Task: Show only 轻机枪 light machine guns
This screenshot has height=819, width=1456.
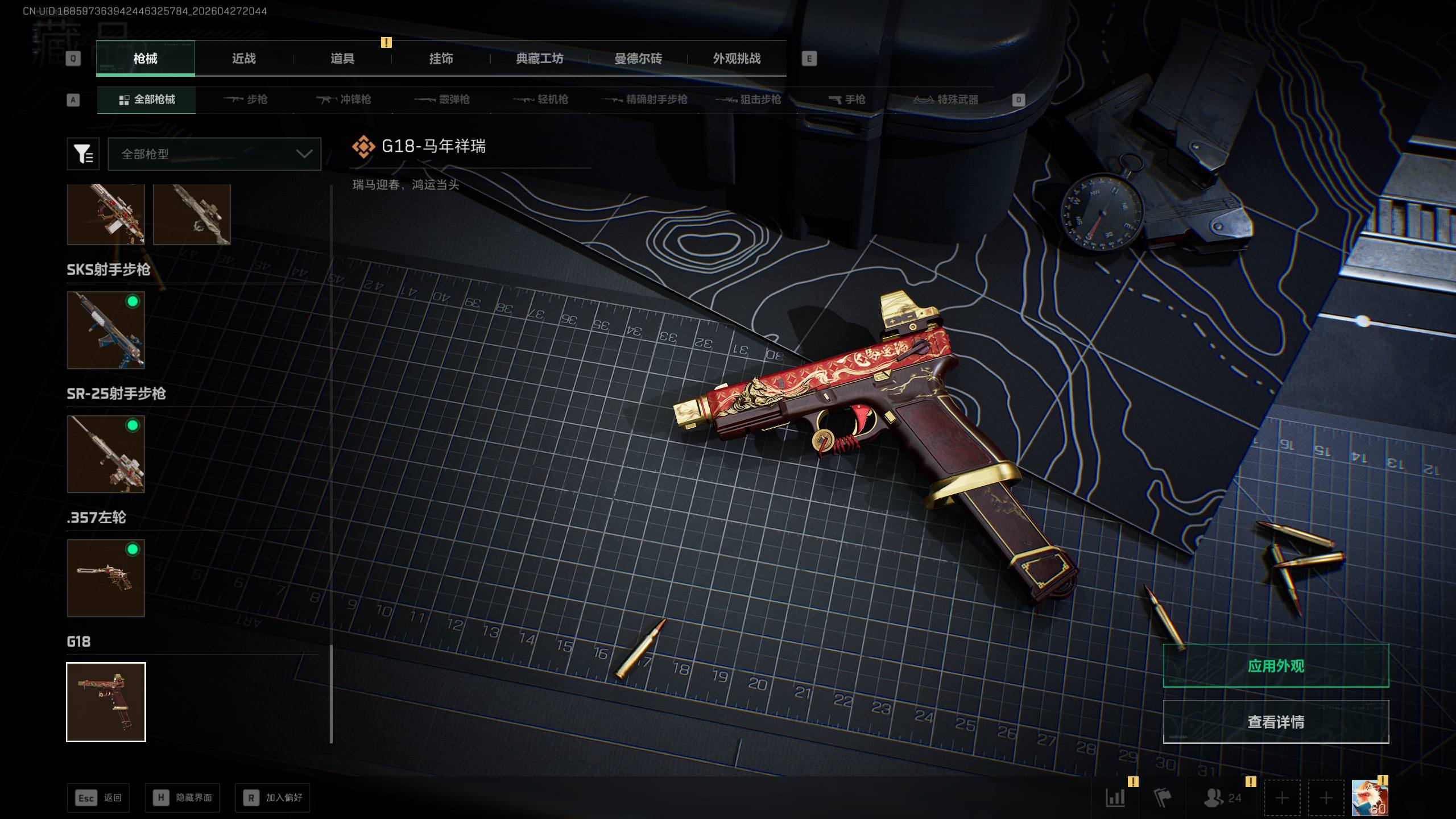Action: (541, 100)
